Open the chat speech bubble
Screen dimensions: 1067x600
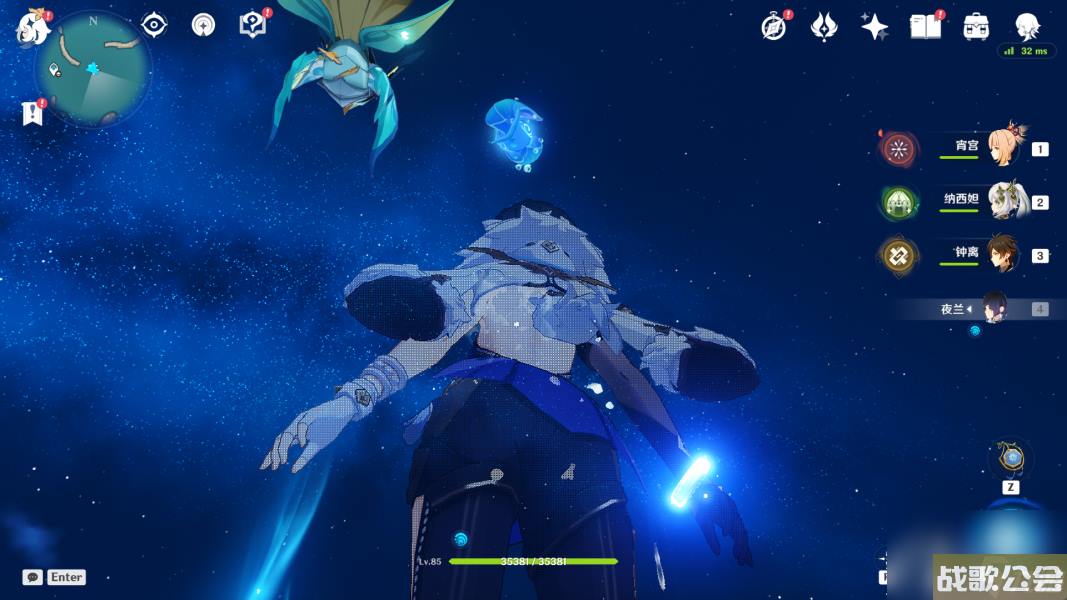point(33,577)
